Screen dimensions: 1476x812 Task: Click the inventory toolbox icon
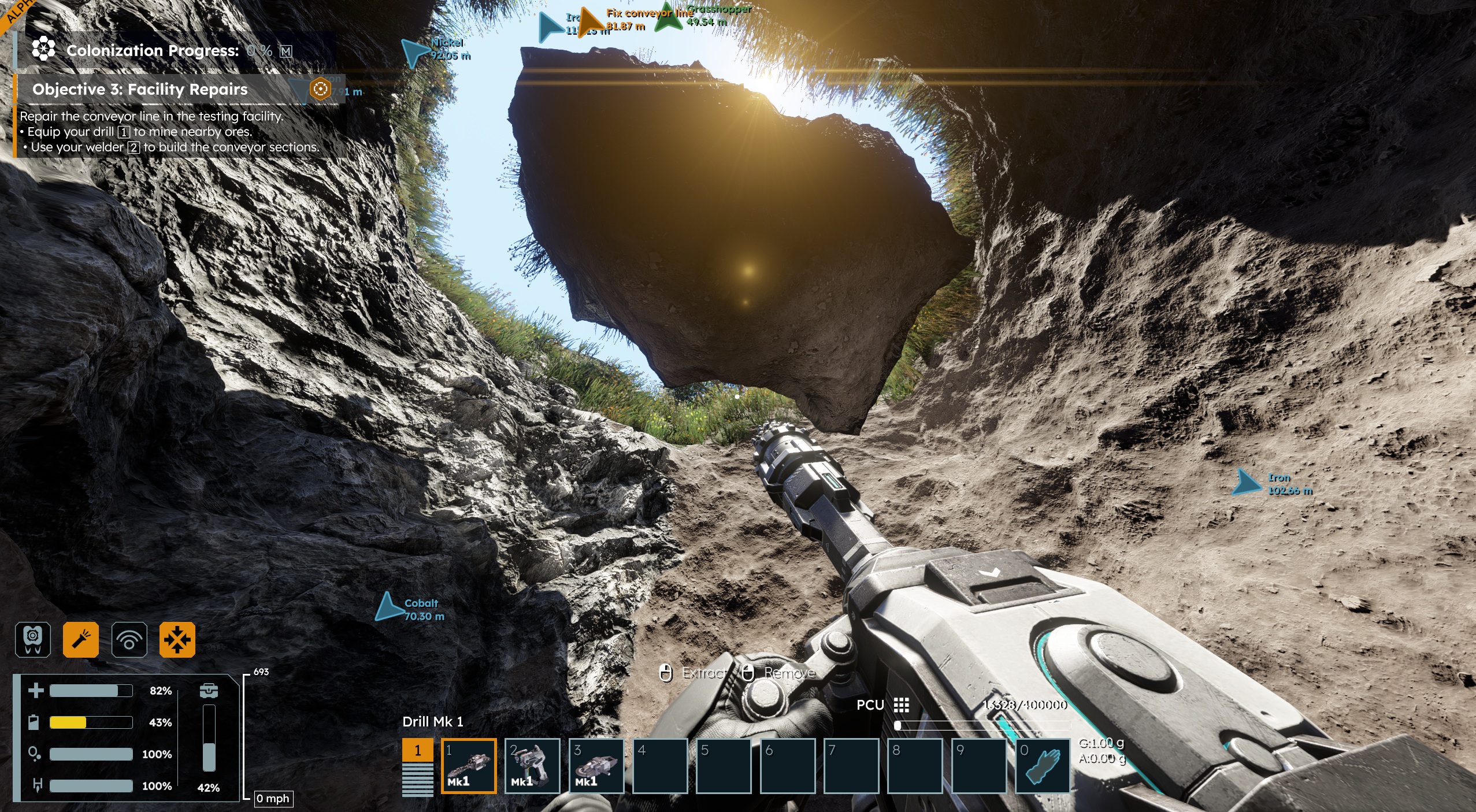point(209,691)
